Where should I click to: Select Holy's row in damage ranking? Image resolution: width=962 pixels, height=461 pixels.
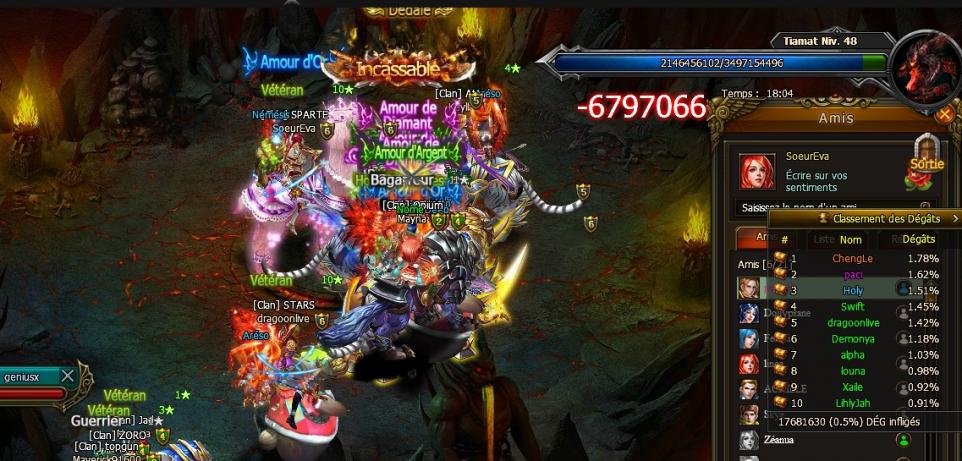coord(852,291)
